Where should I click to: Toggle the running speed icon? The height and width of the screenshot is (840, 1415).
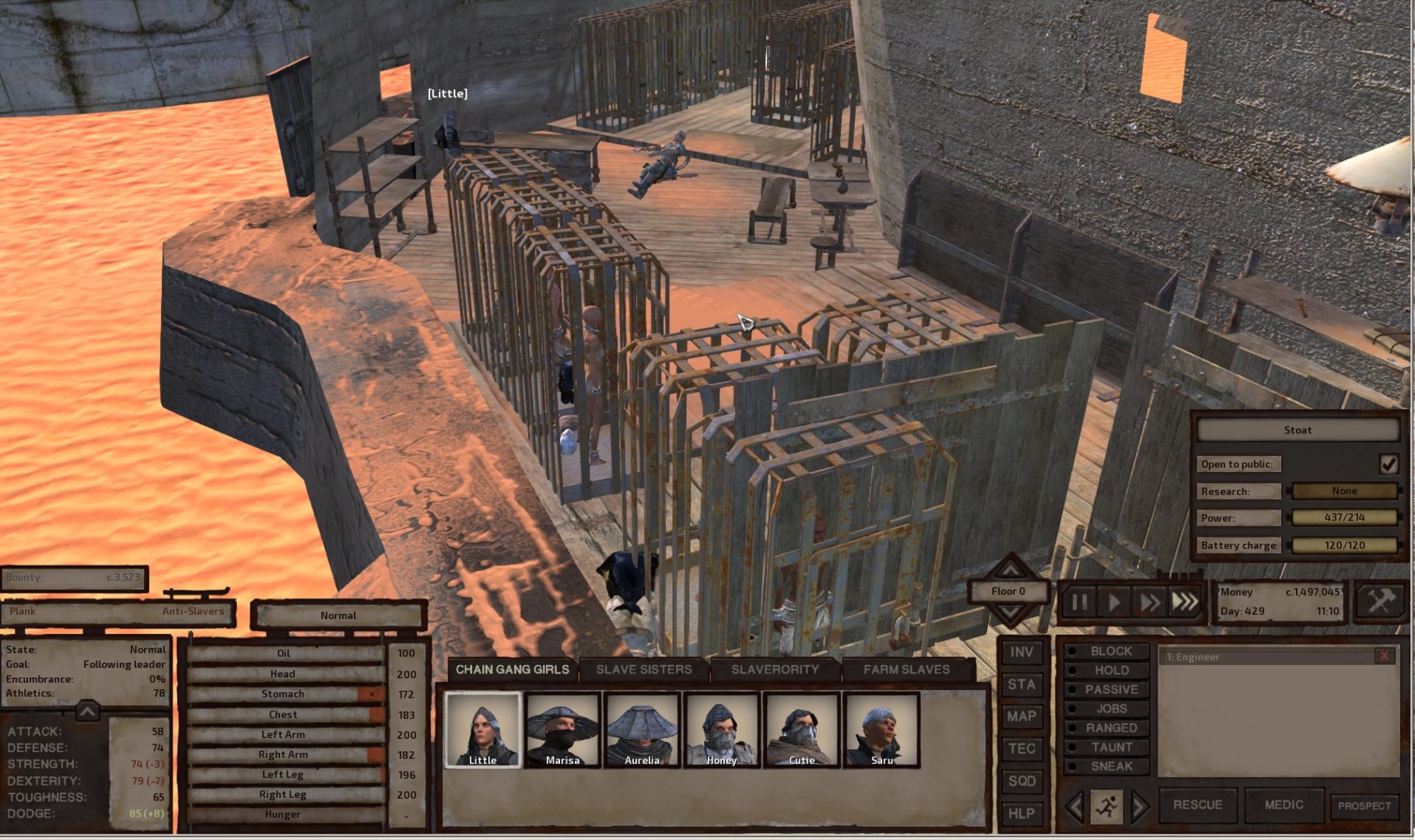click(x=1109, y=805)
